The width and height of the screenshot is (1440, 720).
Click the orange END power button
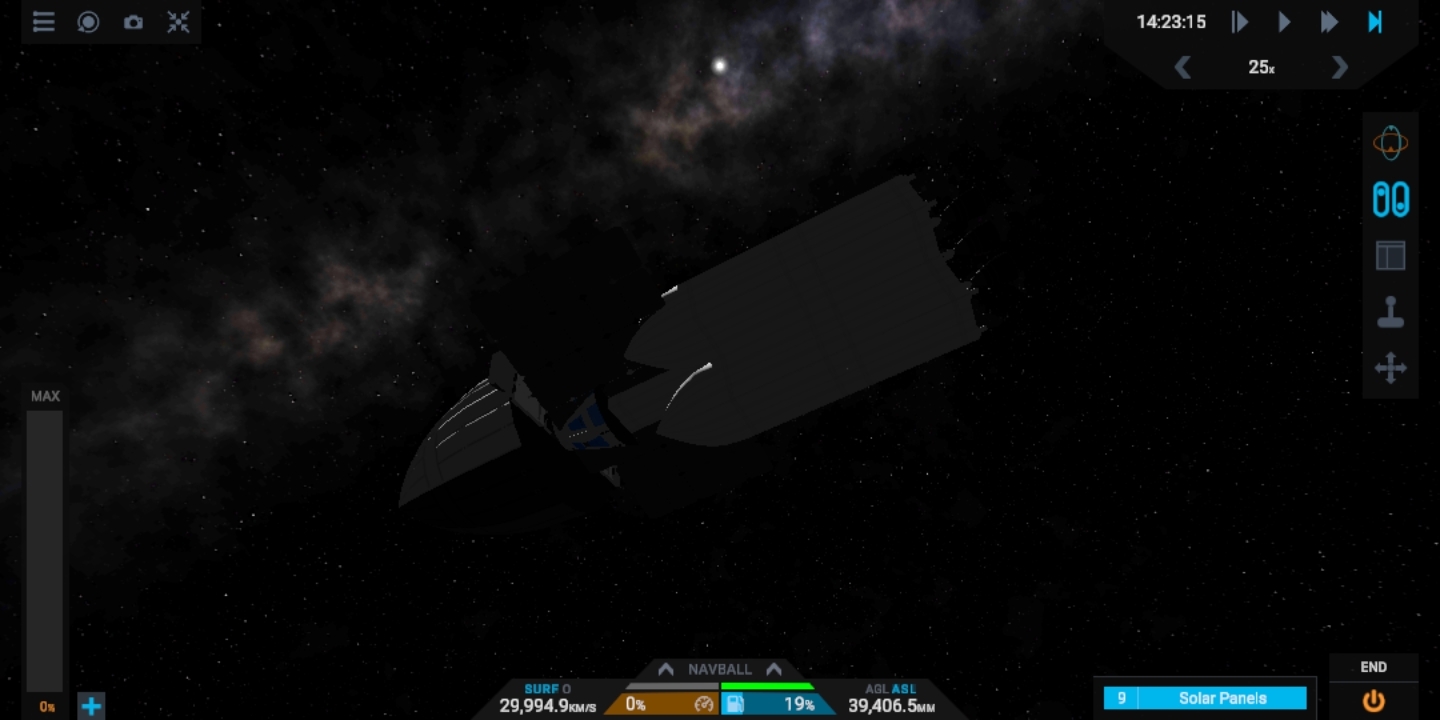(x=1374, y=700)
